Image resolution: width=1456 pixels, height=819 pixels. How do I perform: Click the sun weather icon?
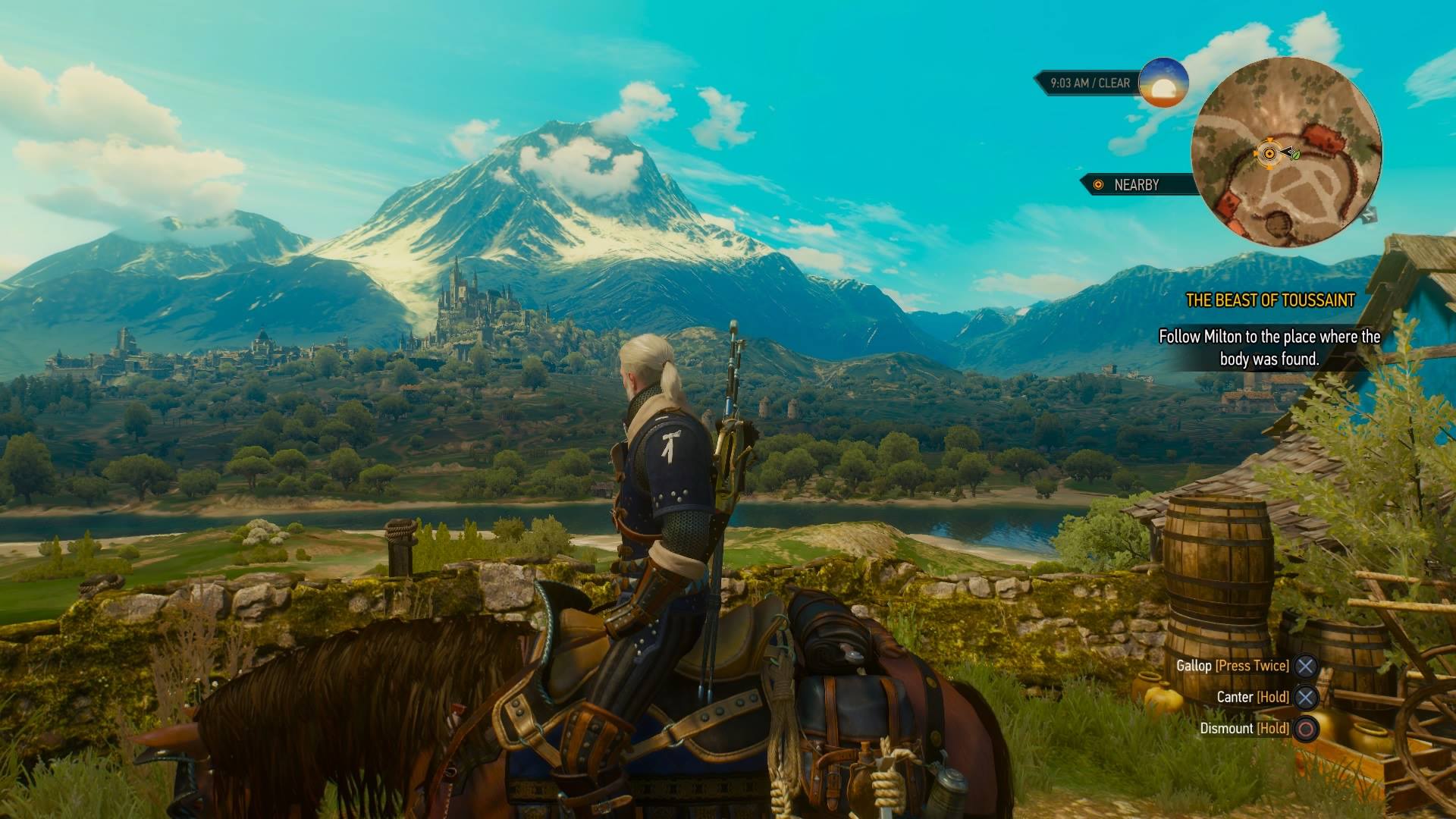coord(1163,83)
